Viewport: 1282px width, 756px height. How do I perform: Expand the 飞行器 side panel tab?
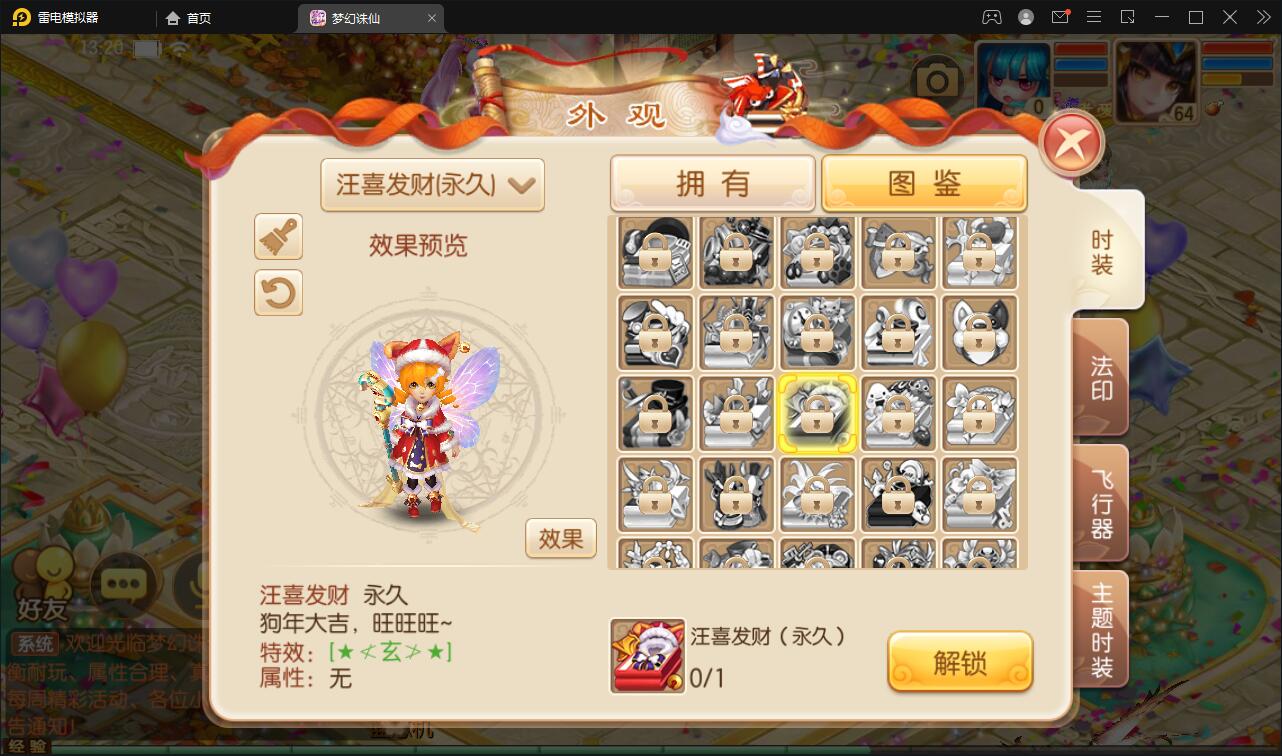click(x=1099, y=503)
